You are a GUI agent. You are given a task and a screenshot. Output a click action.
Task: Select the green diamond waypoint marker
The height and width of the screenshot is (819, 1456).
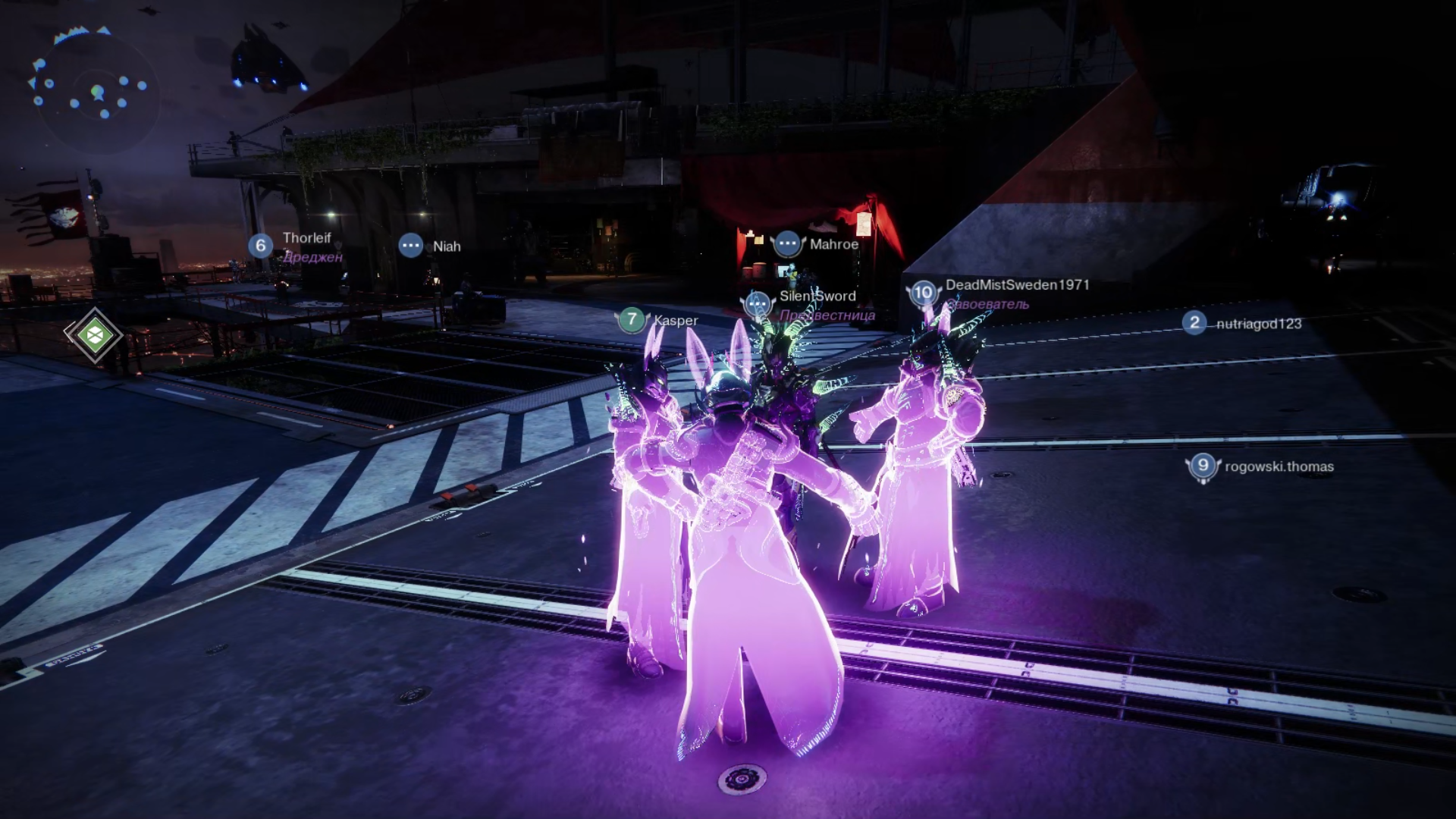(94, 334)
